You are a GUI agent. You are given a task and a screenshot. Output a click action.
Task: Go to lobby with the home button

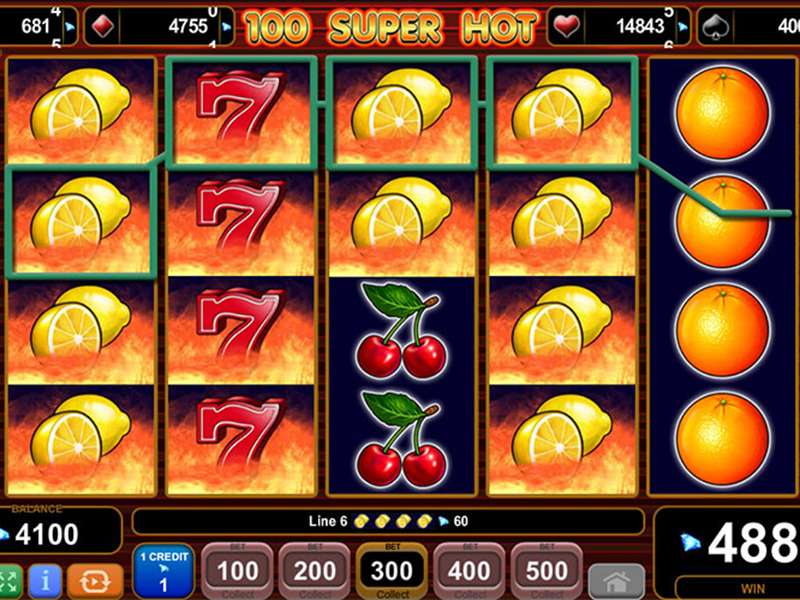616,582
